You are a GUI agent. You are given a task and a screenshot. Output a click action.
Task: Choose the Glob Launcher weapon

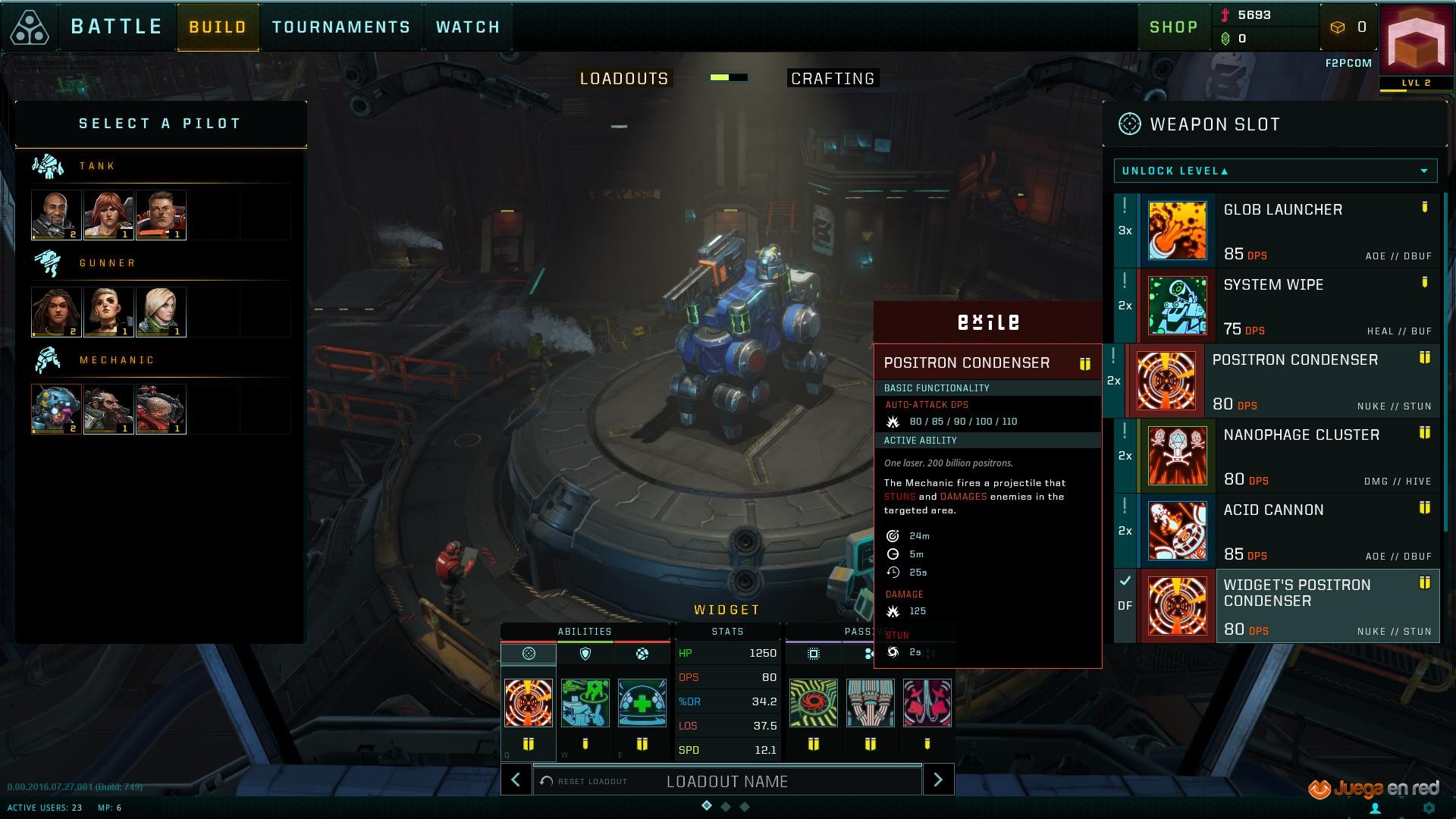(x=1288, y=231)
